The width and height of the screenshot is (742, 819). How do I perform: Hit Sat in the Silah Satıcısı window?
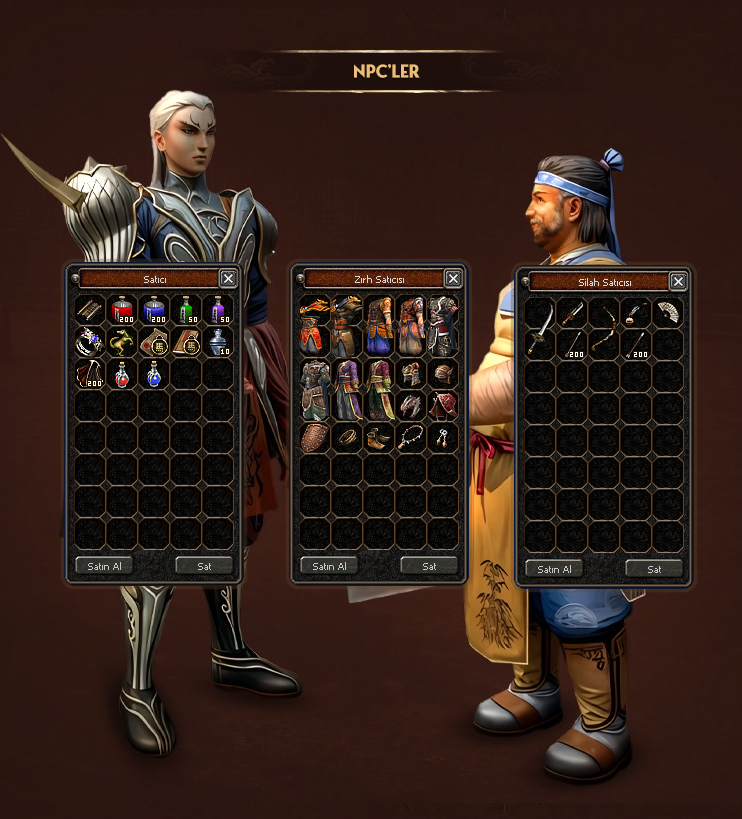tap(654, 570)
